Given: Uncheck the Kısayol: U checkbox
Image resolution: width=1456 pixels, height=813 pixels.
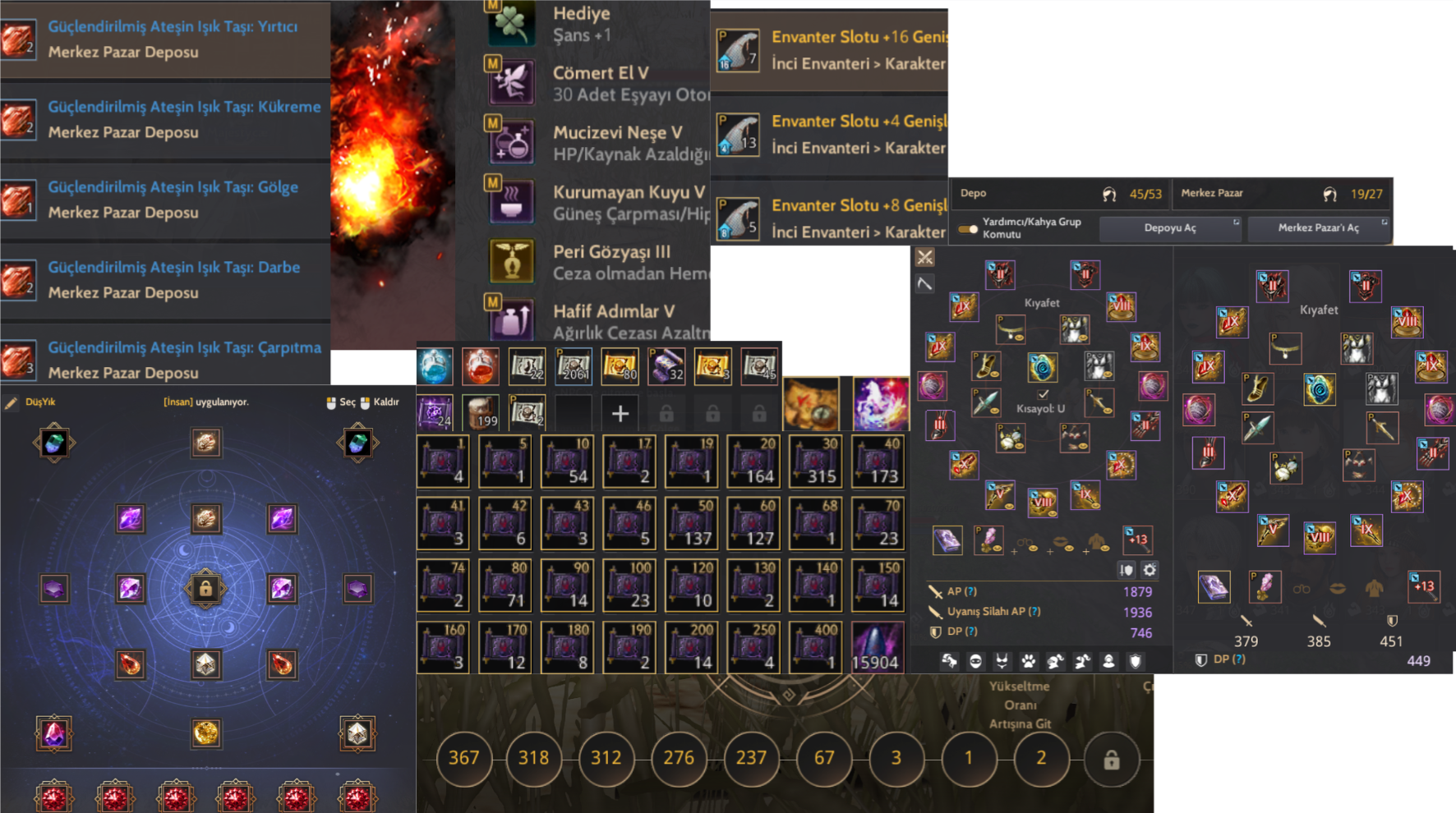Looking at the screenshot, I should tap(1042, 394).
